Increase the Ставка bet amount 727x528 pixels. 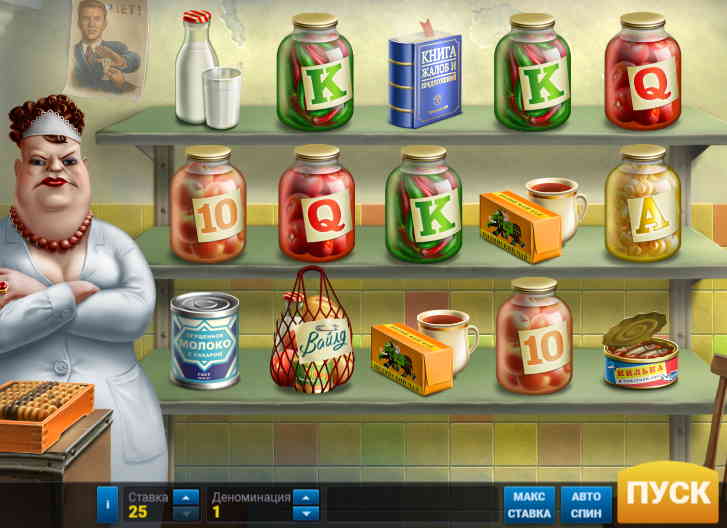pyautogui.click(x=186, y=497)
